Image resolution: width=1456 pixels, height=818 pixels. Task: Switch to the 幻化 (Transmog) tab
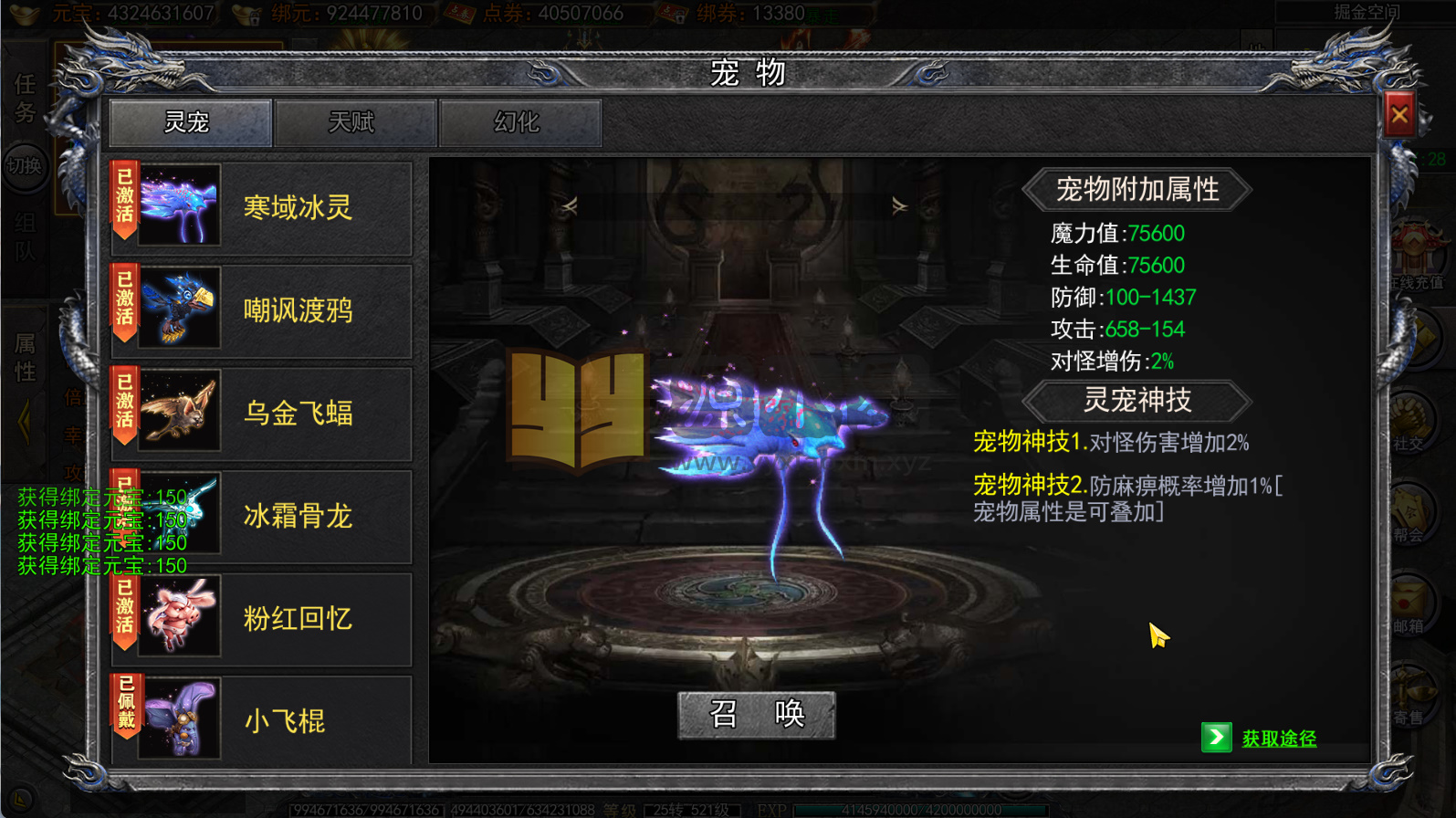click(520, 121)
